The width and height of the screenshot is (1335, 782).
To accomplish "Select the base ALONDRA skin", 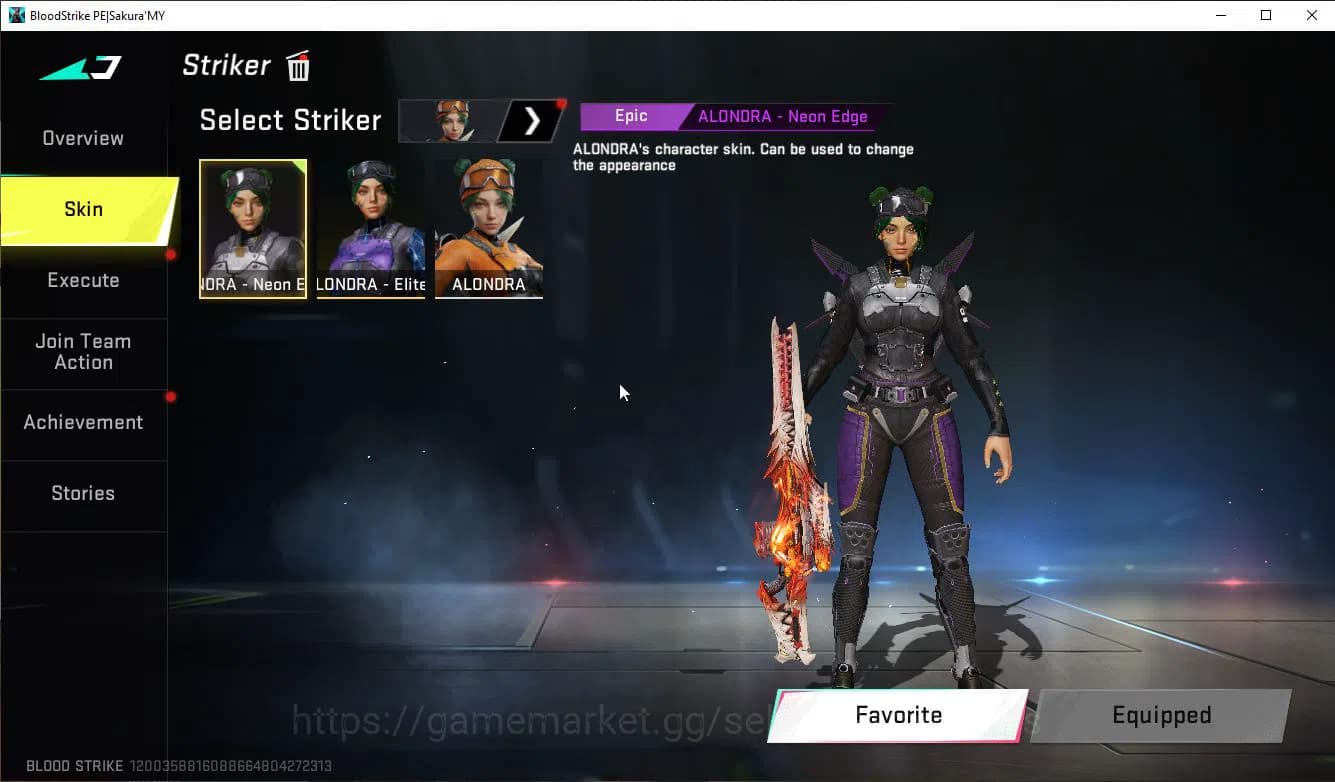I will (x=488, y=228).
